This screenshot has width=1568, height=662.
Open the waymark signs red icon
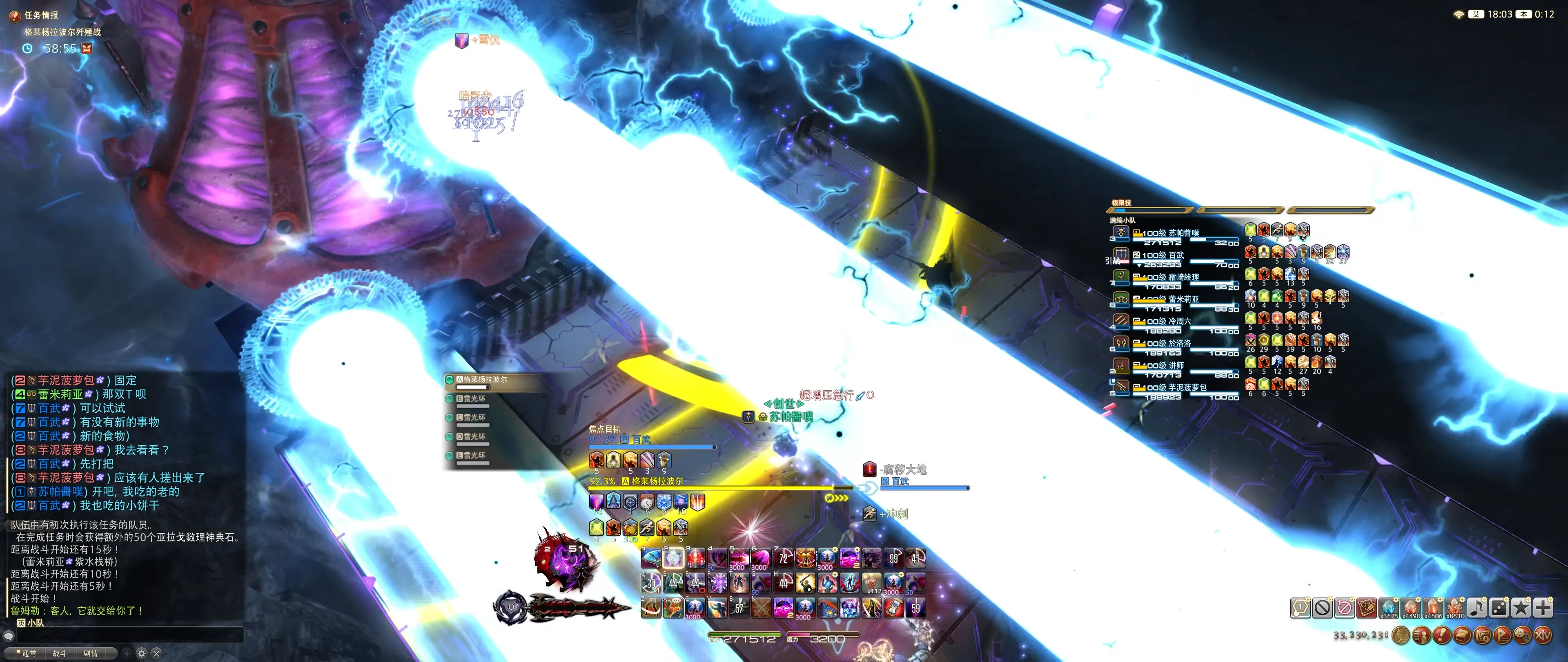point(1366,607)
